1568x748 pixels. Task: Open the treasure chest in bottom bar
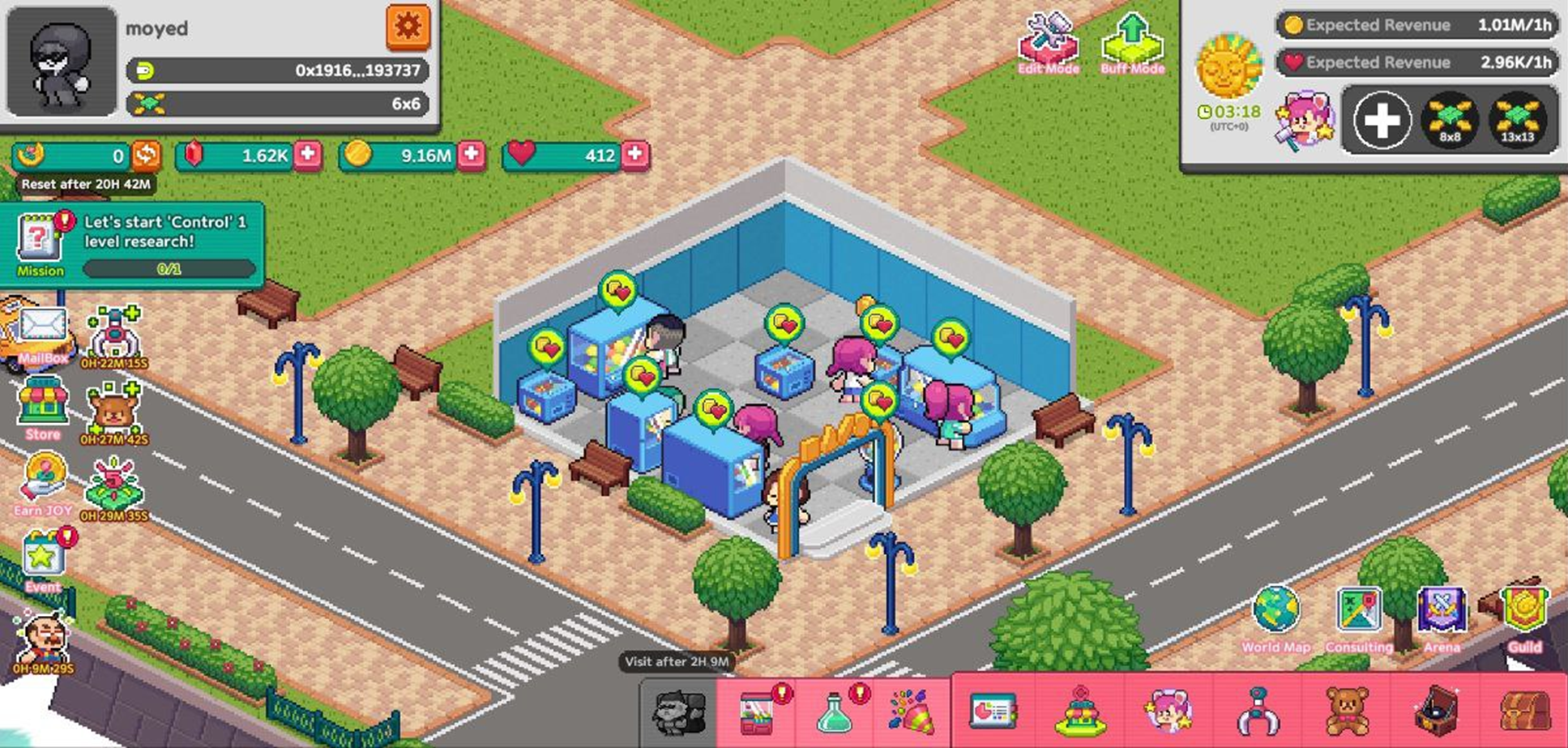pyautogui.click(x=1524, y=711)
